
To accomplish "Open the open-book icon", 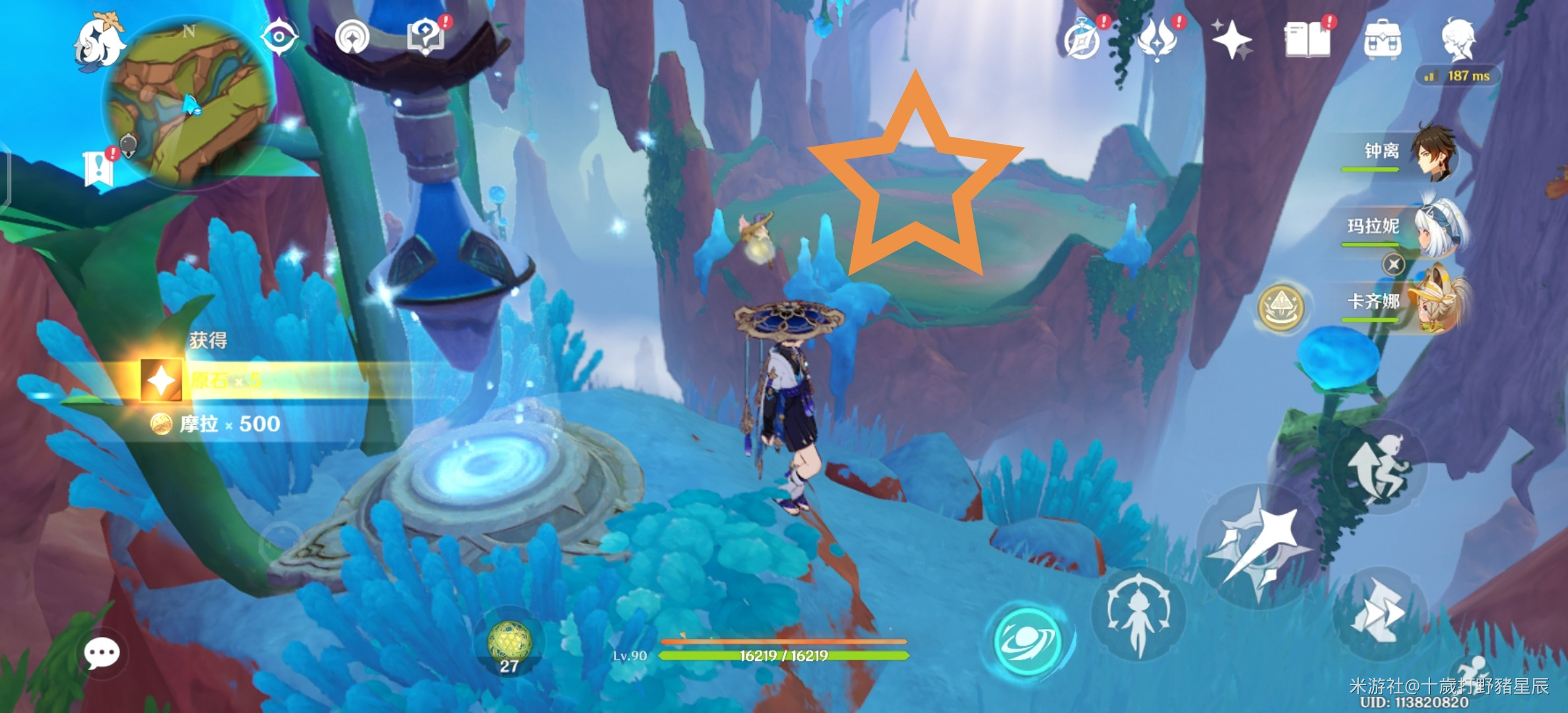I will (x=1307, y=41).
